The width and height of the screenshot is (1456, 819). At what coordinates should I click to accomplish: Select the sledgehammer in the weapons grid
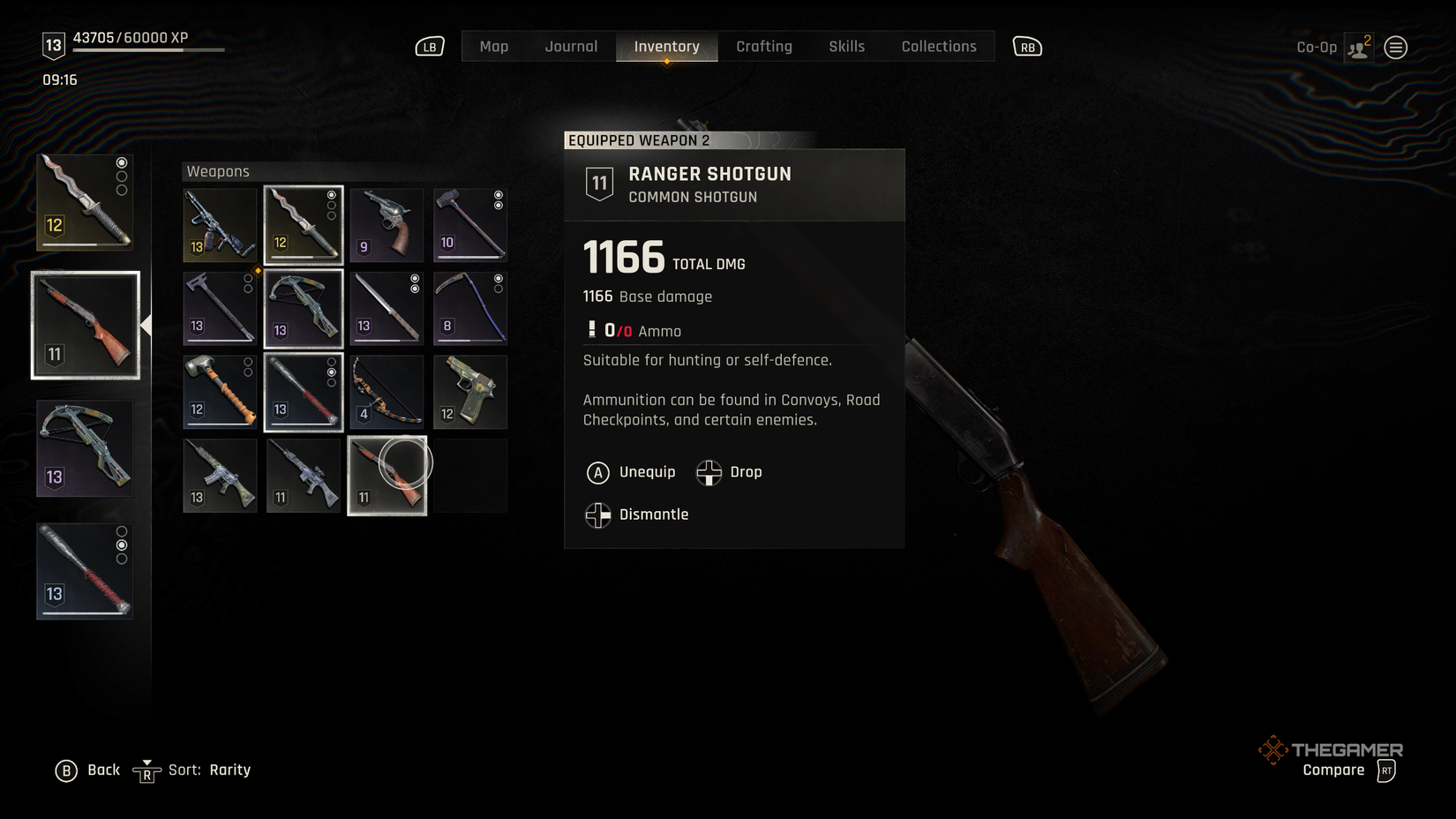point(470,225)
